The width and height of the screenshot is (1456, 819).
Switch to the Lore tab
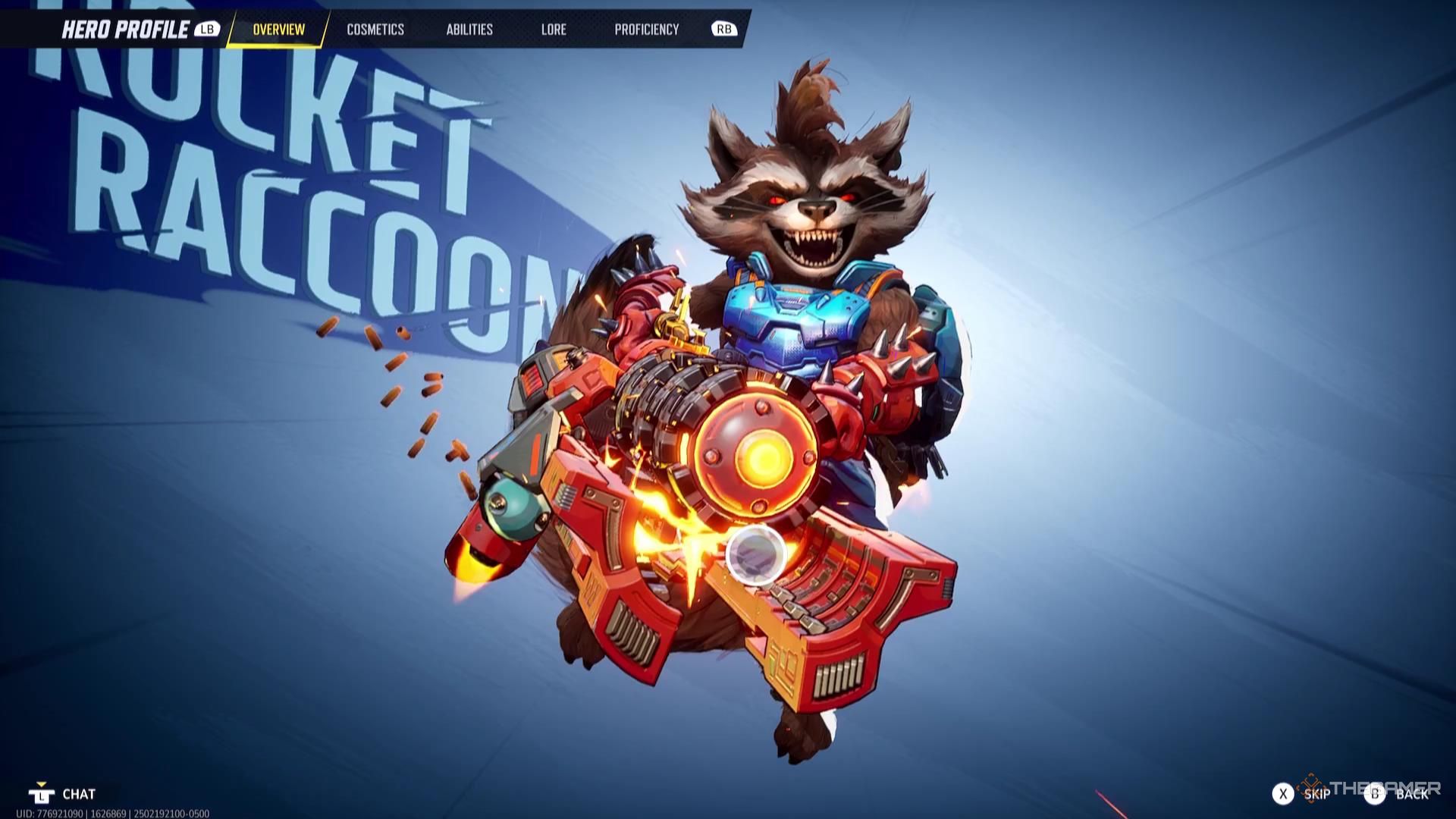tap(554, 30)
